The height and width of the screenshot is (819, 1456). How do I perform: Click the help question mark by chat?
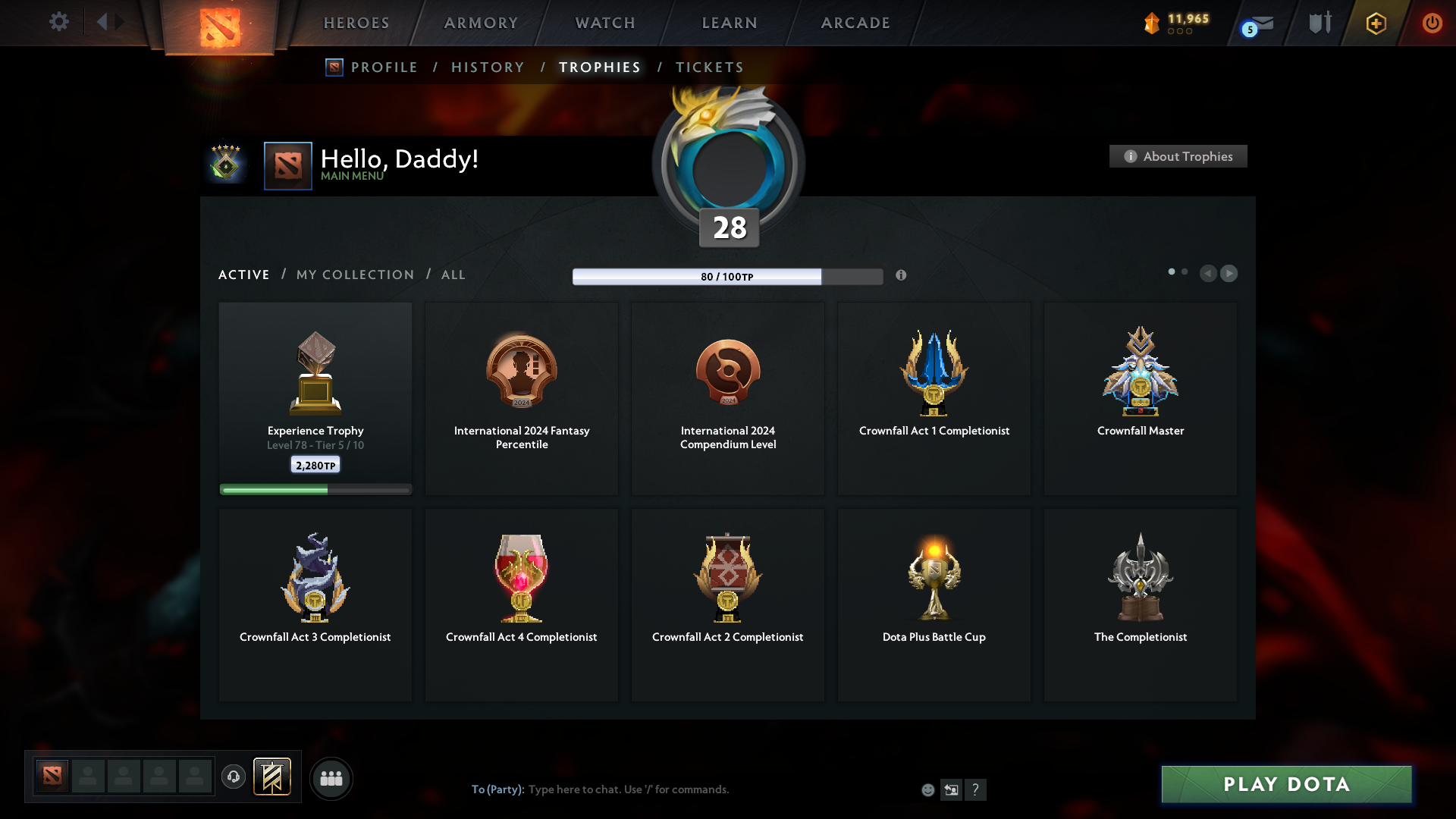coord(977,789)
